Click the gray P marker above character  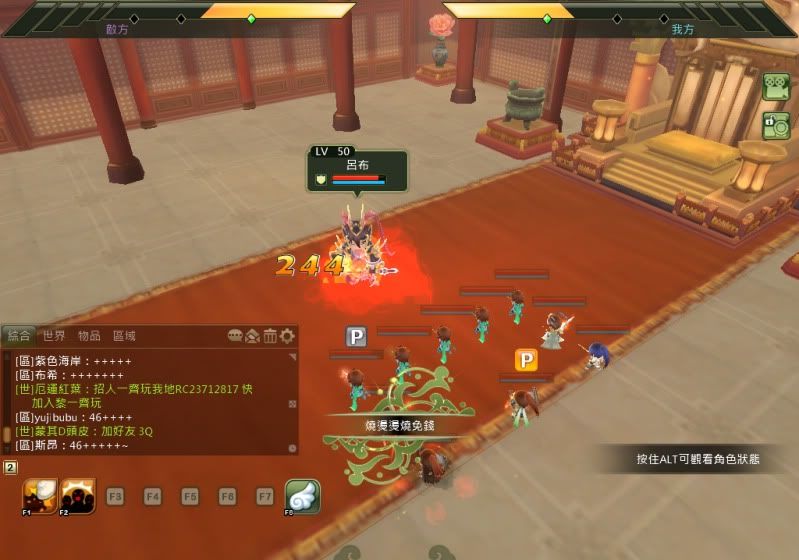(356, 337)
